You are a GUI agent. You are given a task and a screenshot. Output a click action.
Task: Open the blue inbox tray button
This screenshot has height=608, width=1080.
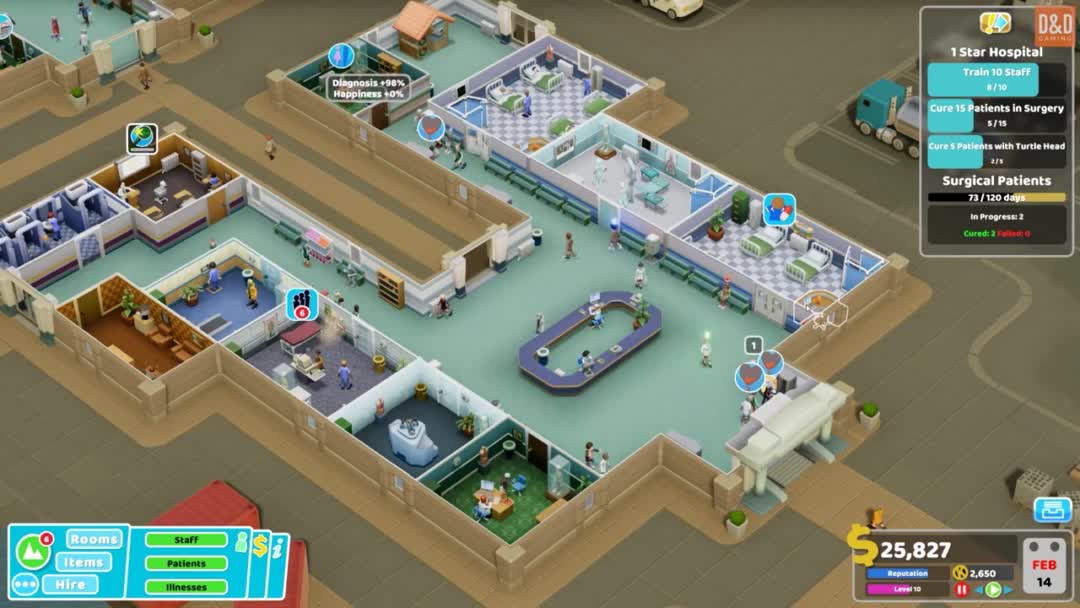(x=1052, y=510)
